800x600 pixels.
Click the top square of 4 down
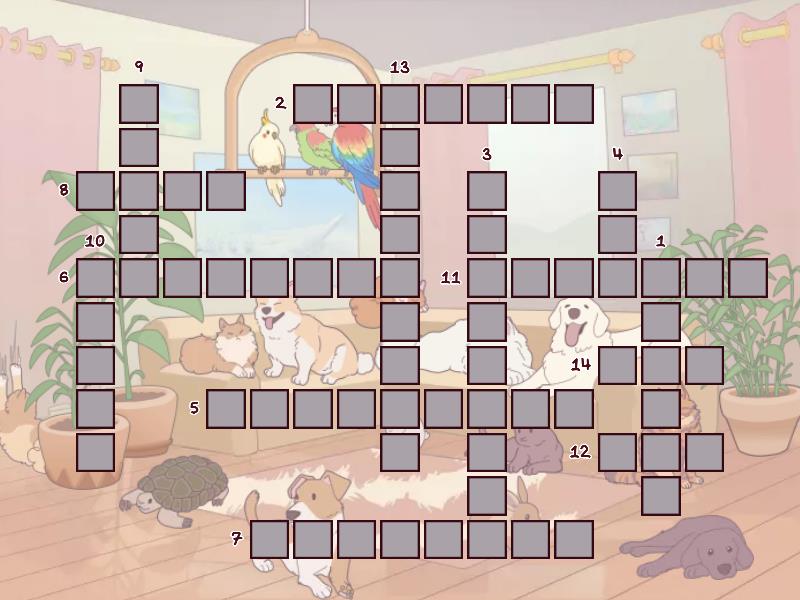[x=618, y=190]
